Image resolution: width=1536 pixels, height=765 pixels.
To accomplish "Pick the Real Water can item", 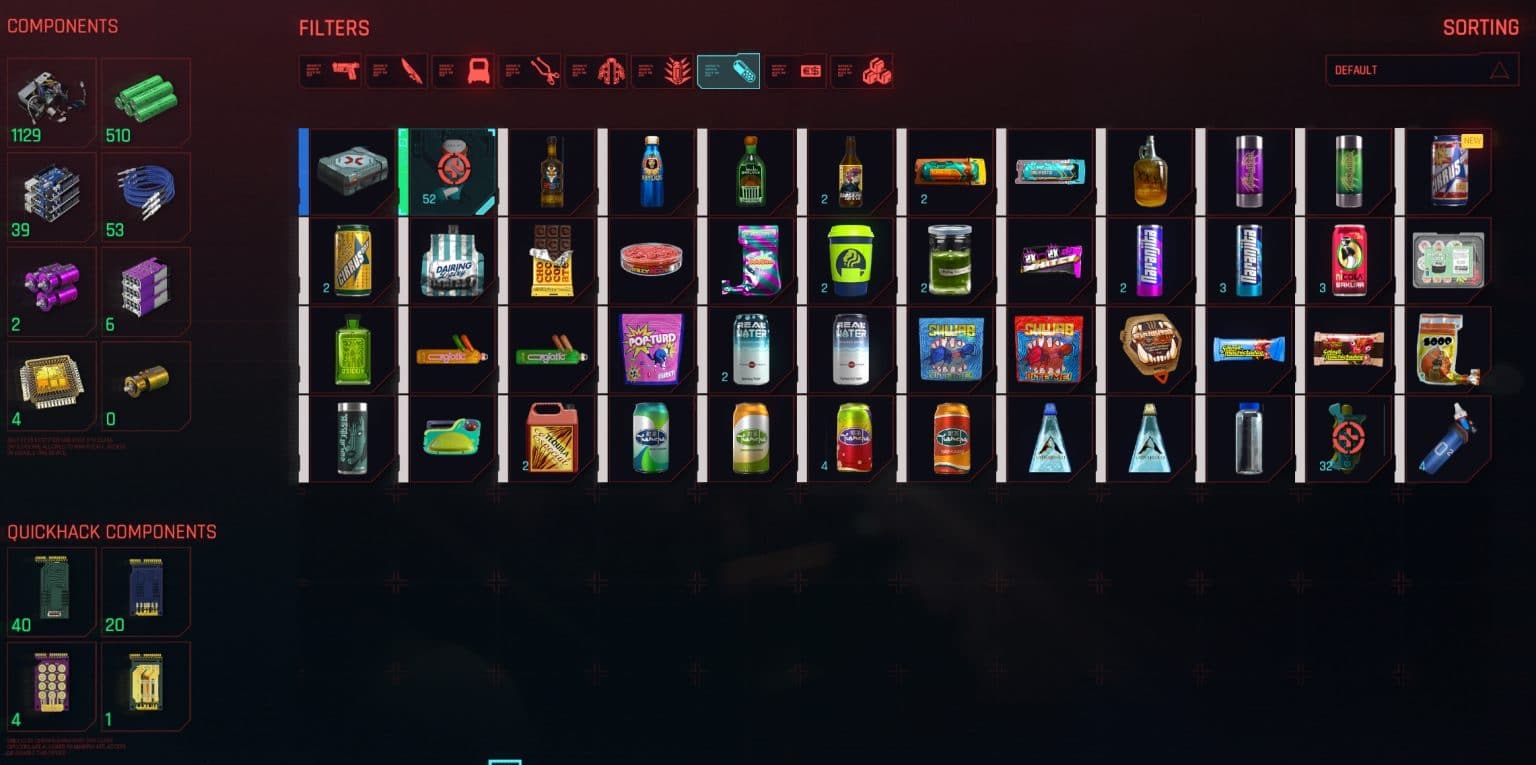I will [748, 348].
